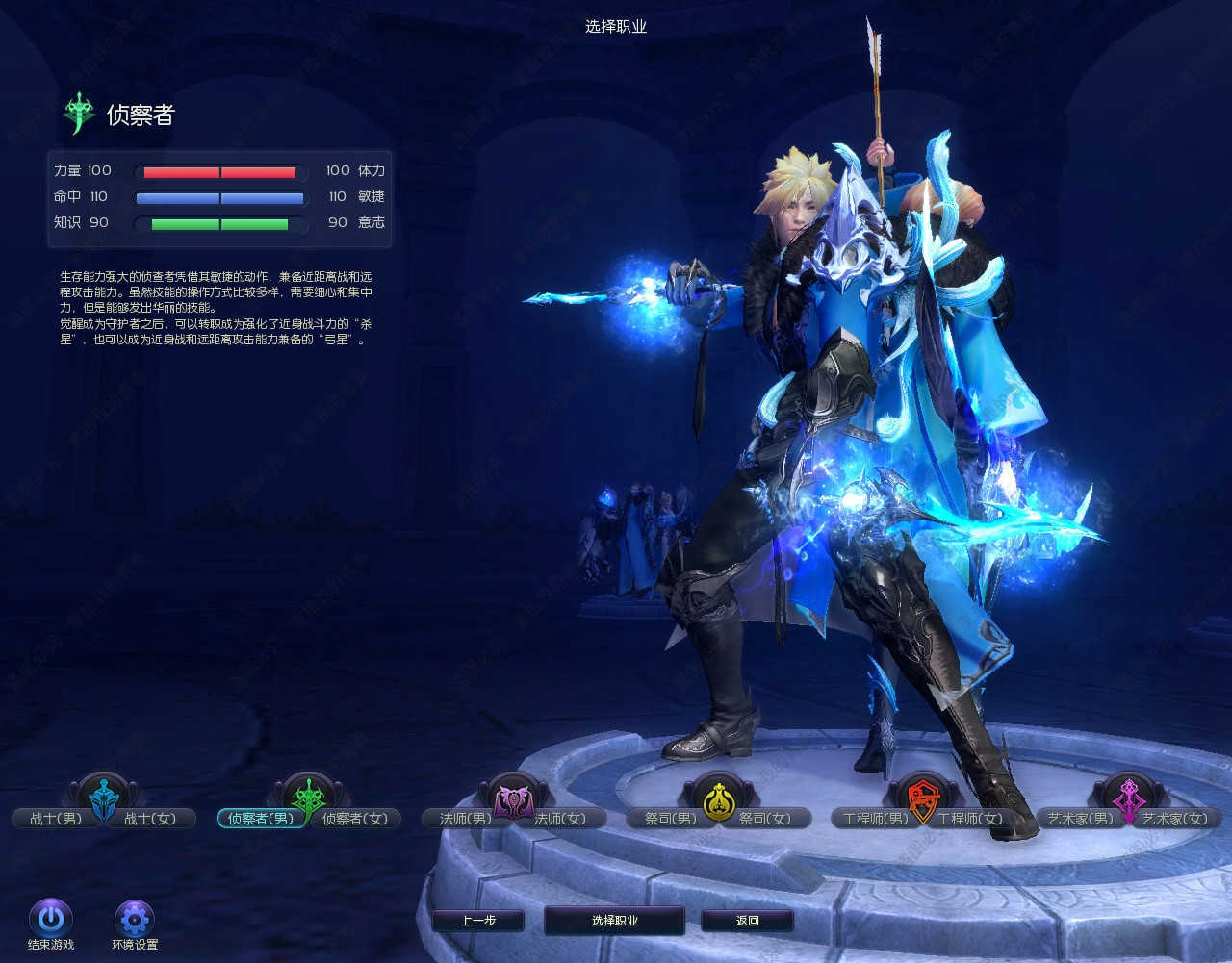Choose the 艺术家(女) female artist class

click(1174, 819)
